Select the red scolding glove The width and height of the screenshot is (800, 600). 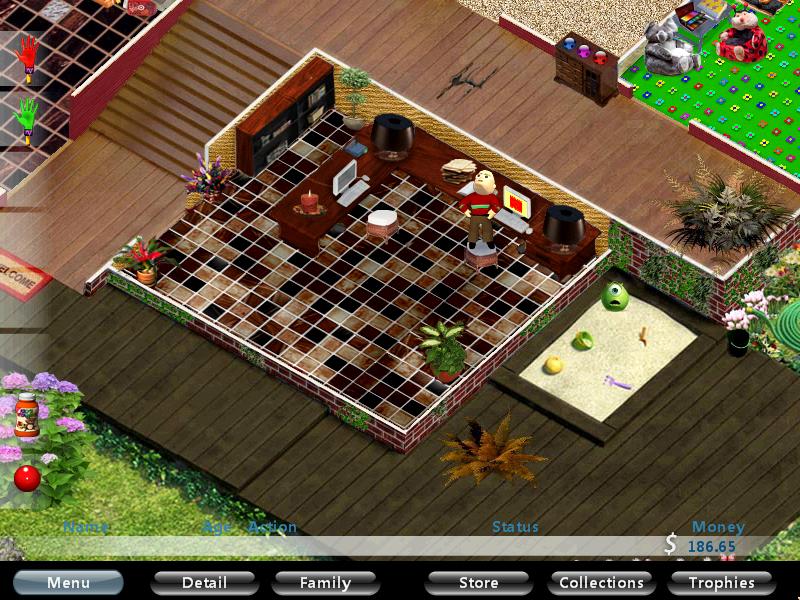click(x=27, y=57)
